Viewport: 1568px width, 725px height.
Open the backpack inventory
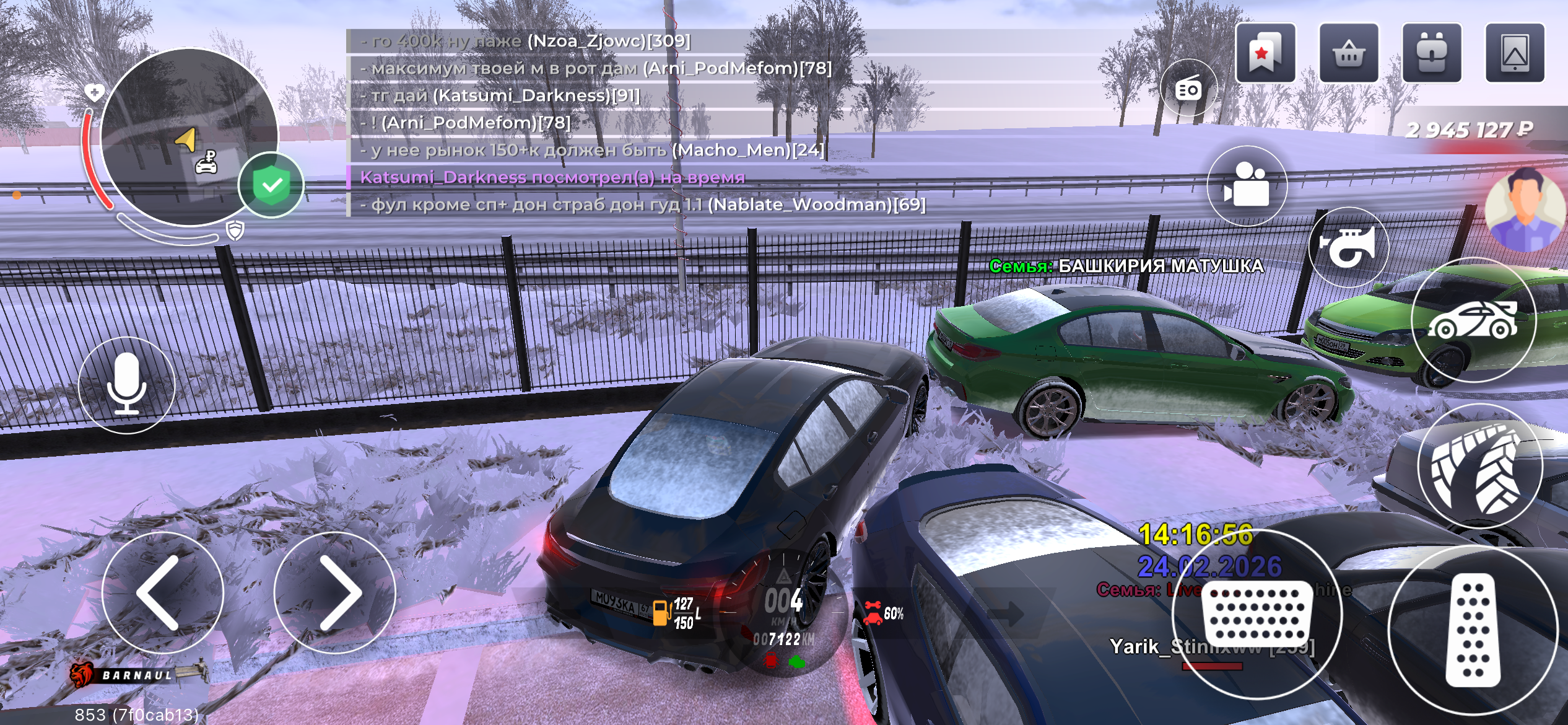pos(1432,53)
